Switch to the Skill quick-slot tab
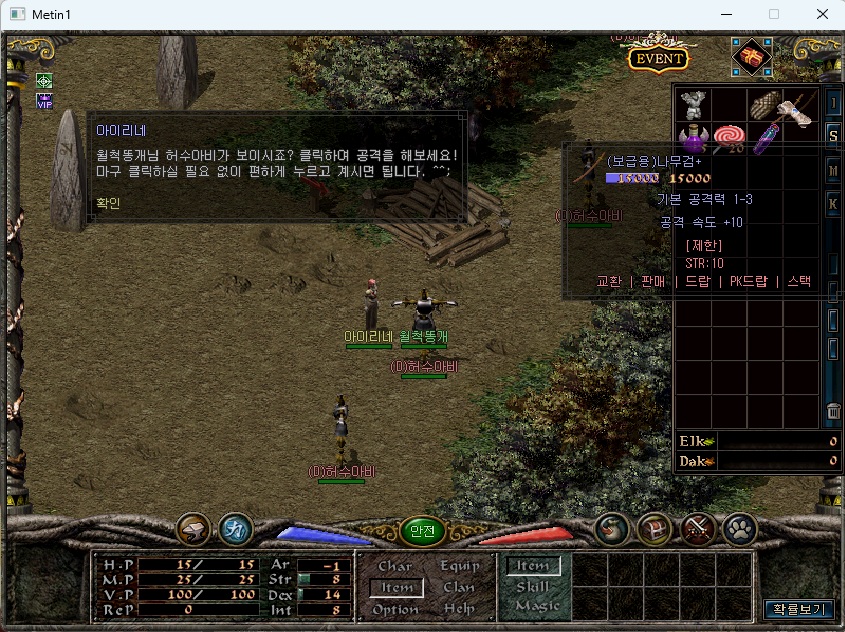 pyautogui.click(x=533, y=587)
